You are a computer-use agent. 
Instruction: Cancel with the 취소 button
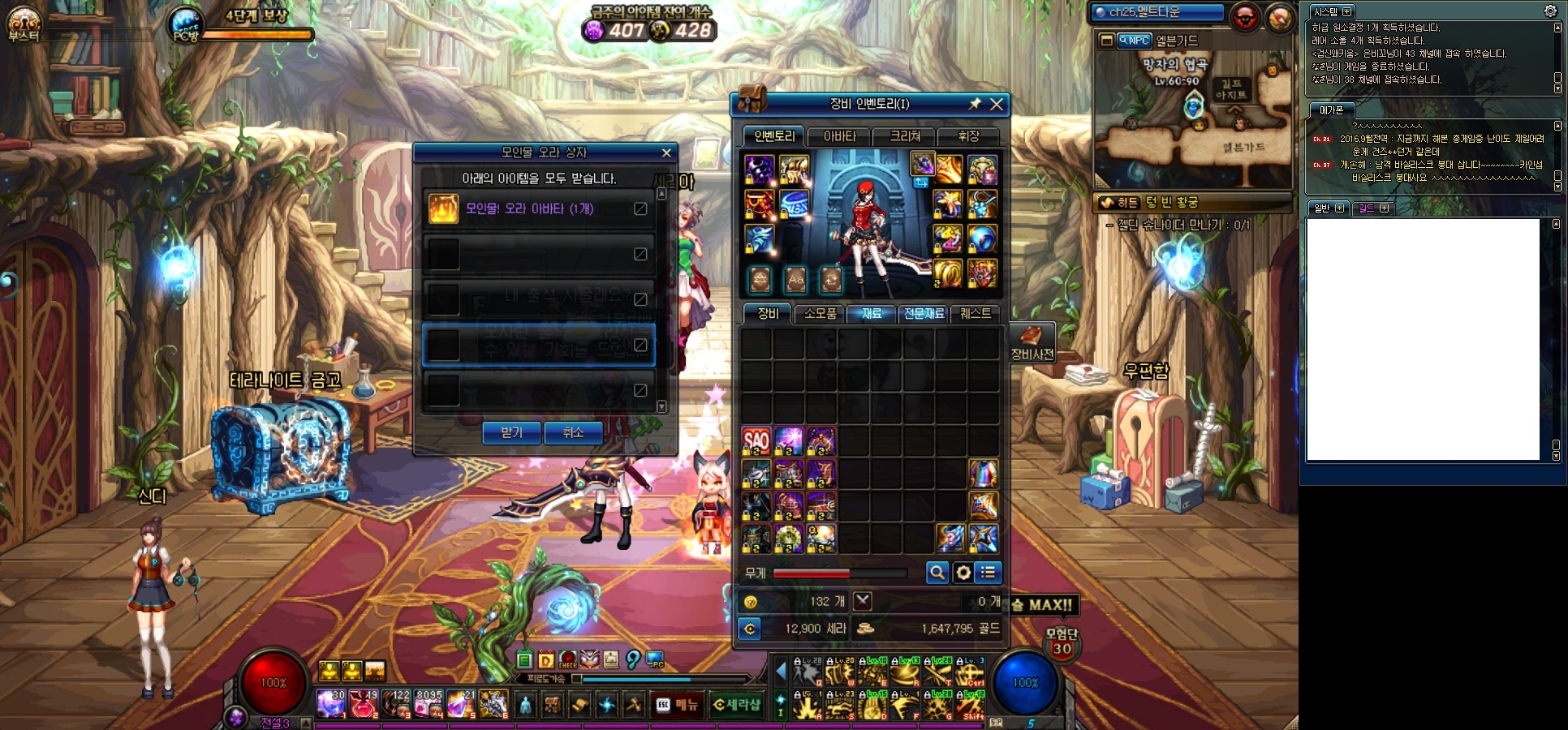point(573,433)
